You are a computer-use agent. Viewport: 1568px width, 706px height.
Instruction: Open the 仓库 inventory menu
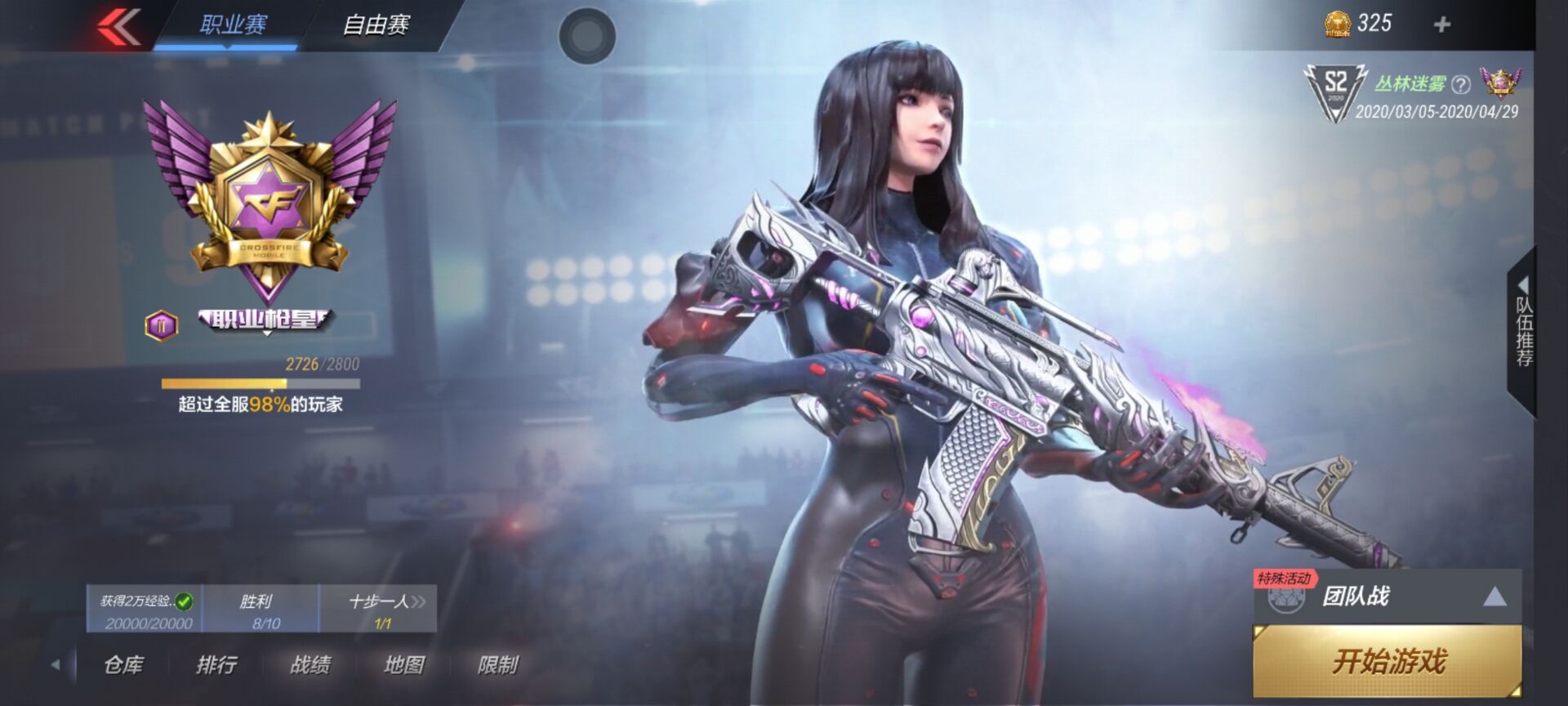[123, 665]
